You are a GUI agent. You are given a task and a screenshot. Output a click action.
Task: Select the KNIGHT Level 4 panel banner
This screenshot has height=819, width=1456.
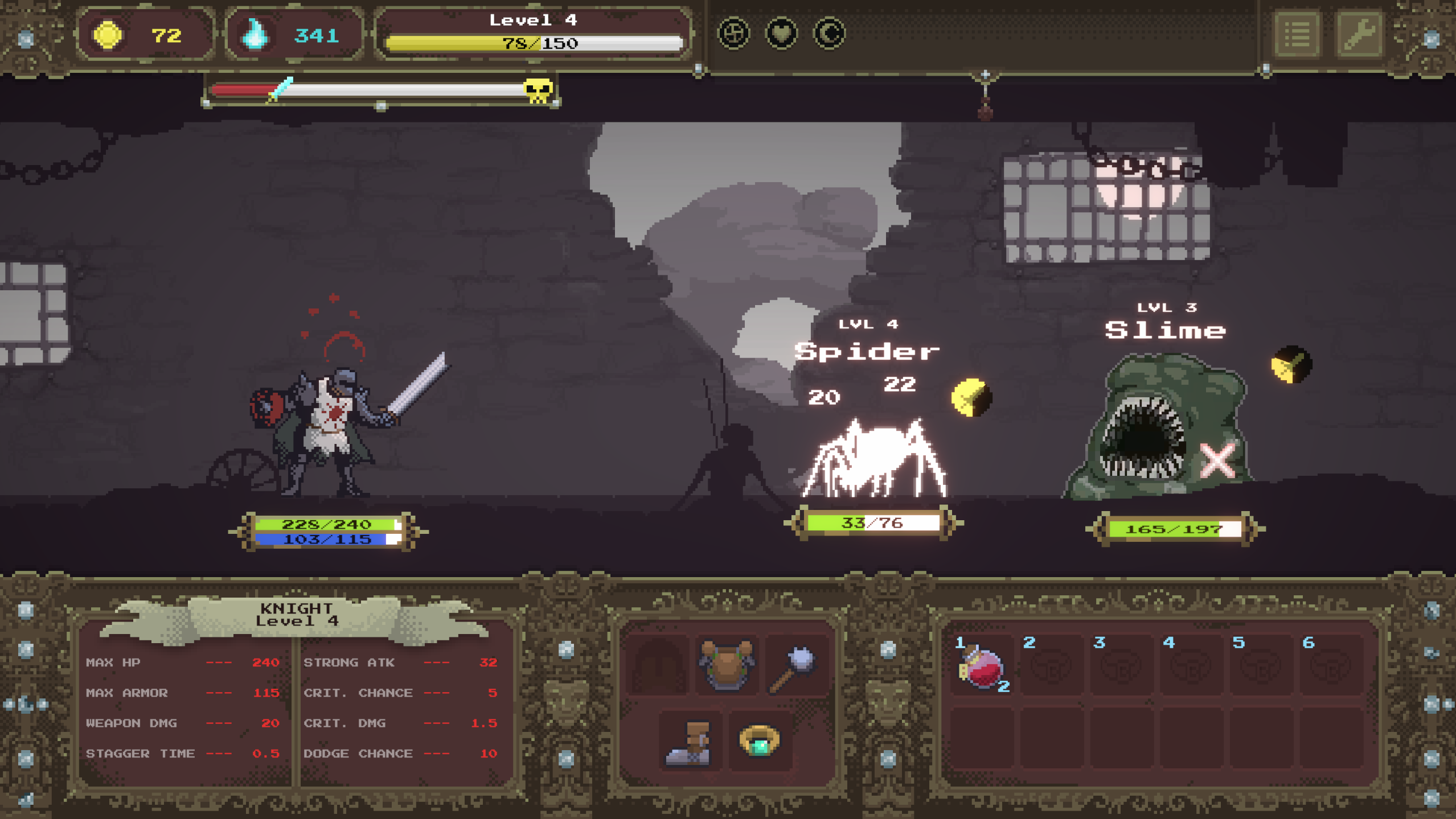click(x=297, y=615)
